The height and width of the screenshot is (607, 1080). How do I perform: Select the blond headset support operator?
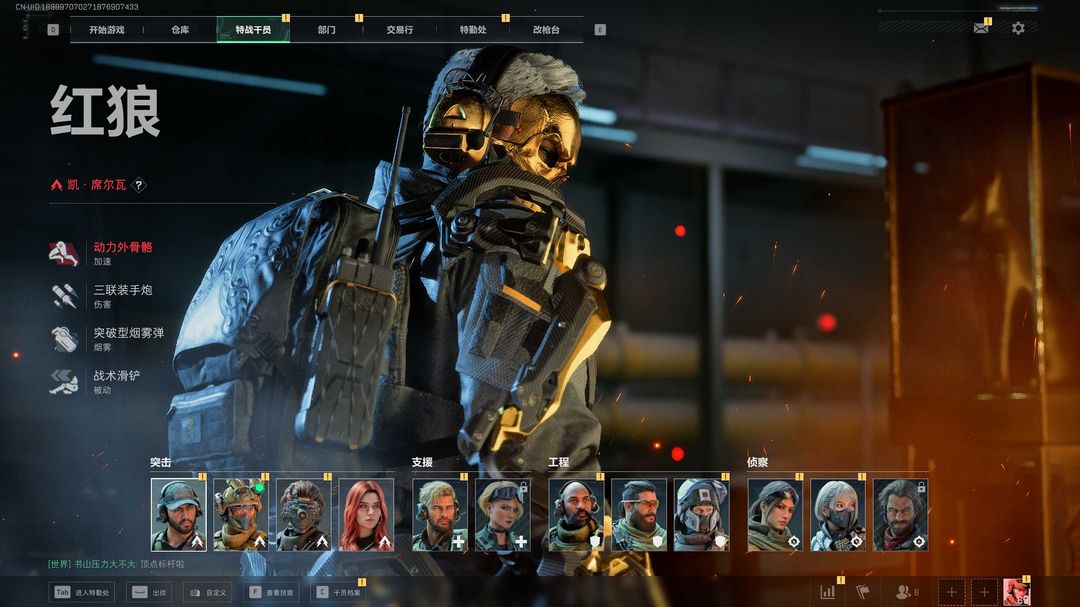[440, 515]
